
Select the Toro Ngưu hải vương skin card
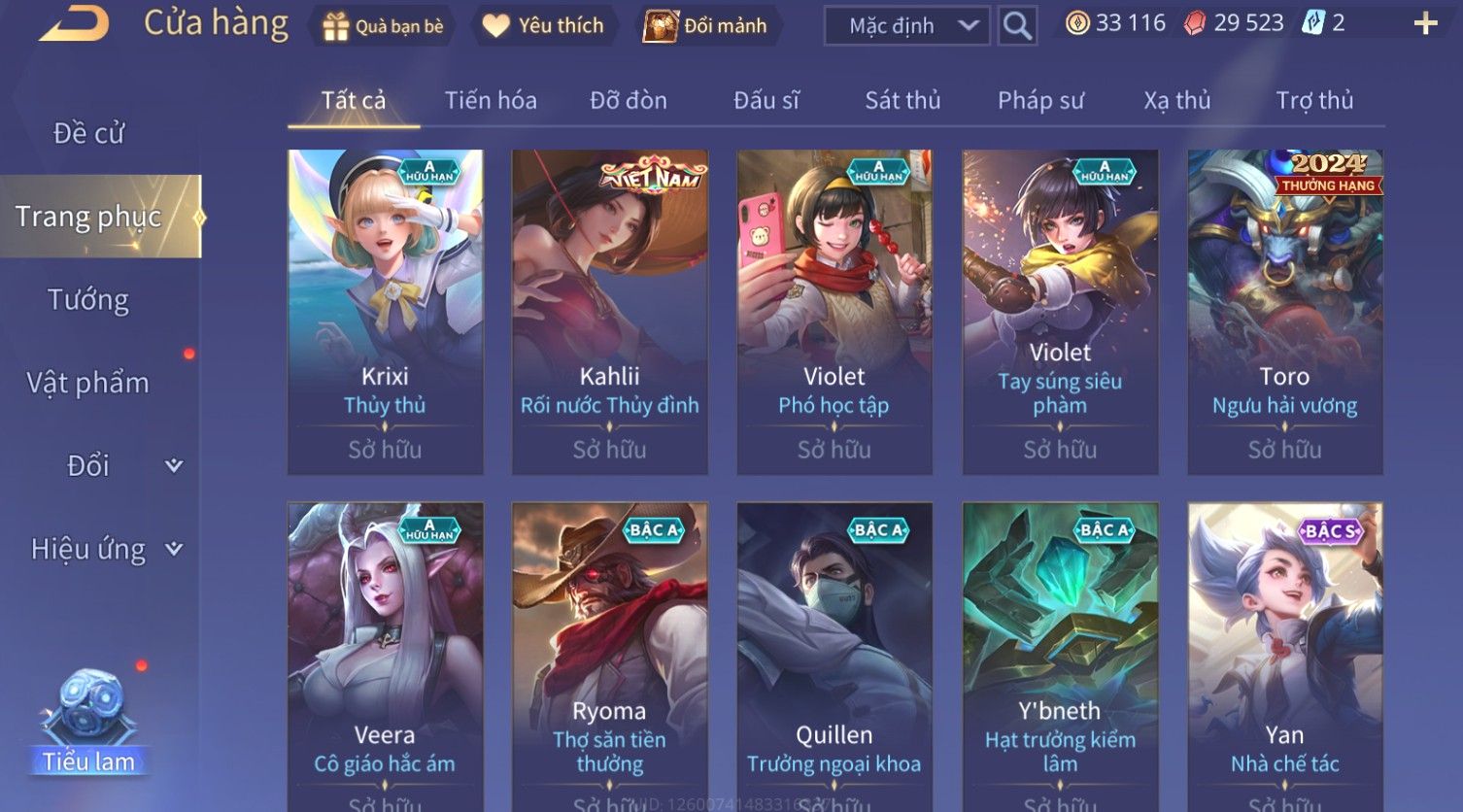click(1284, 311)
